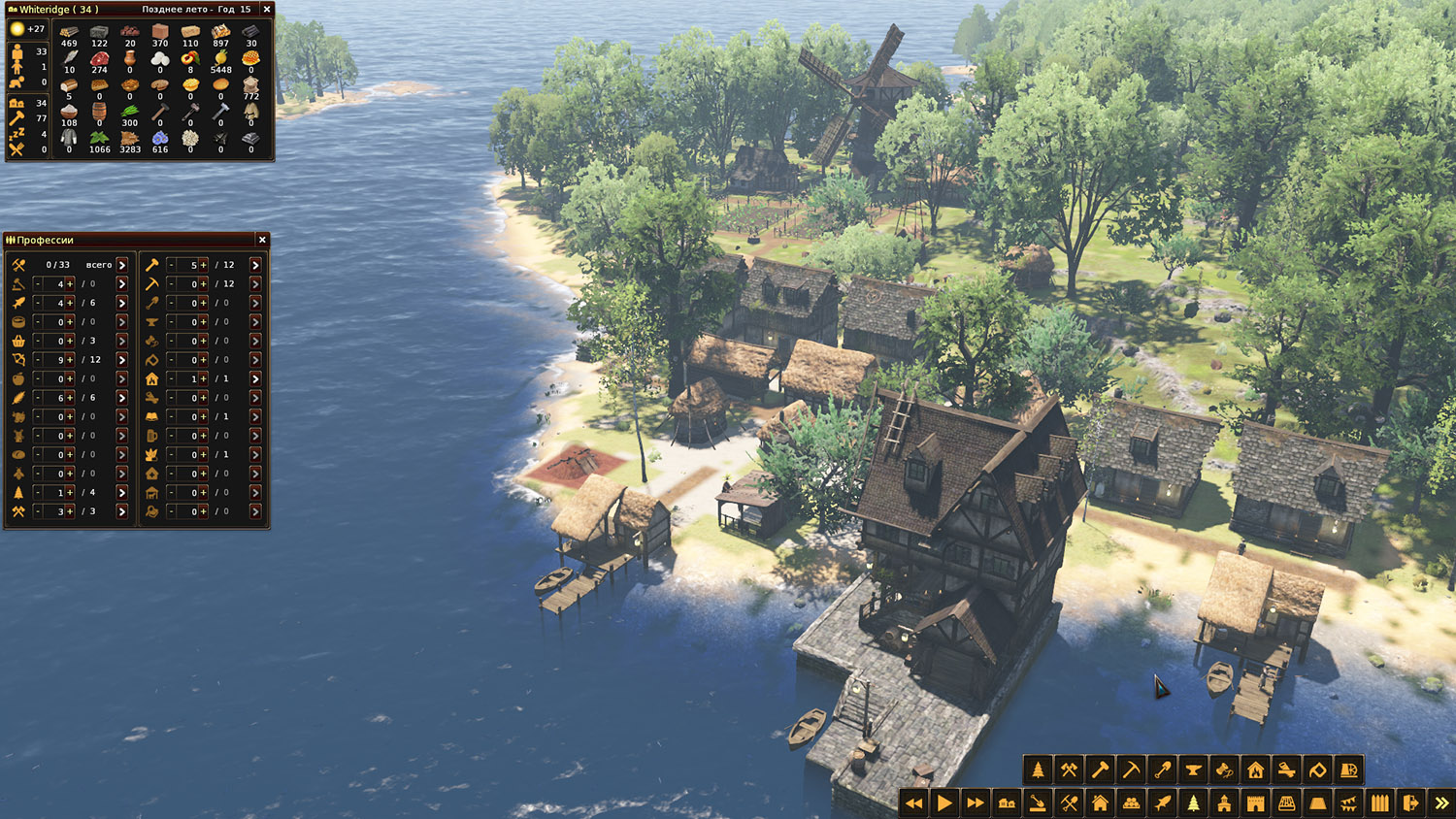Open the housing build category
1456x819 pixels.
pyautogui.click(x=1100, y=803)
